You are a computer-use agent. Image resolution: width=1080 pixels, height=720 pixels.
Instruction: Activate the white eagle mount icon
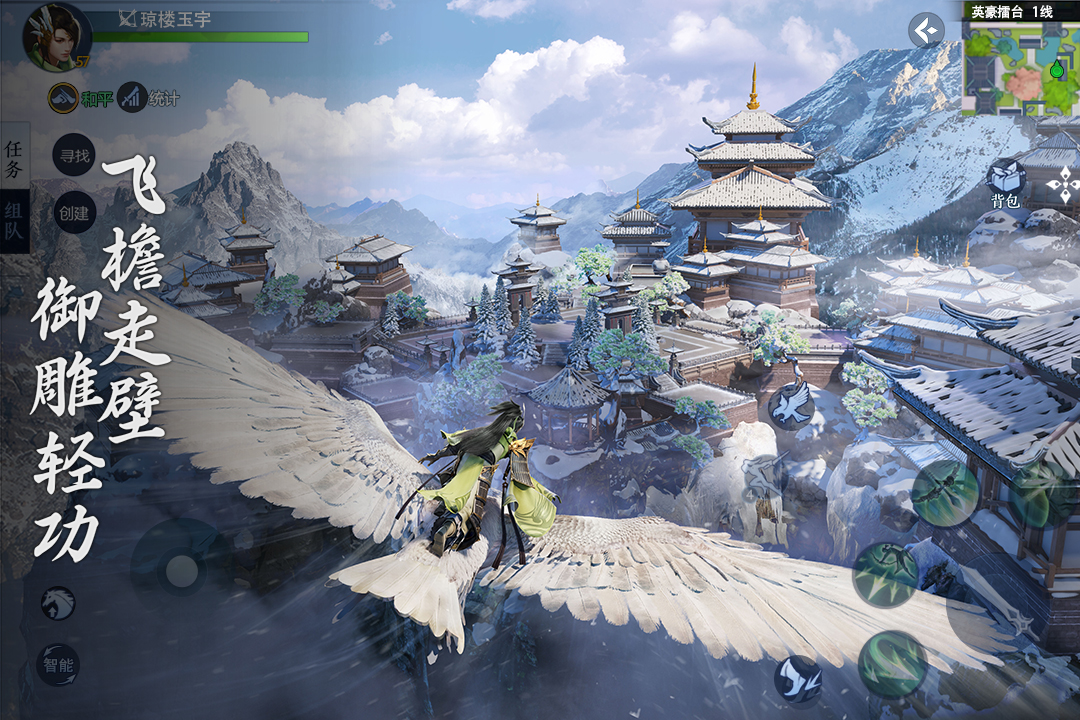tap(790, 406)
